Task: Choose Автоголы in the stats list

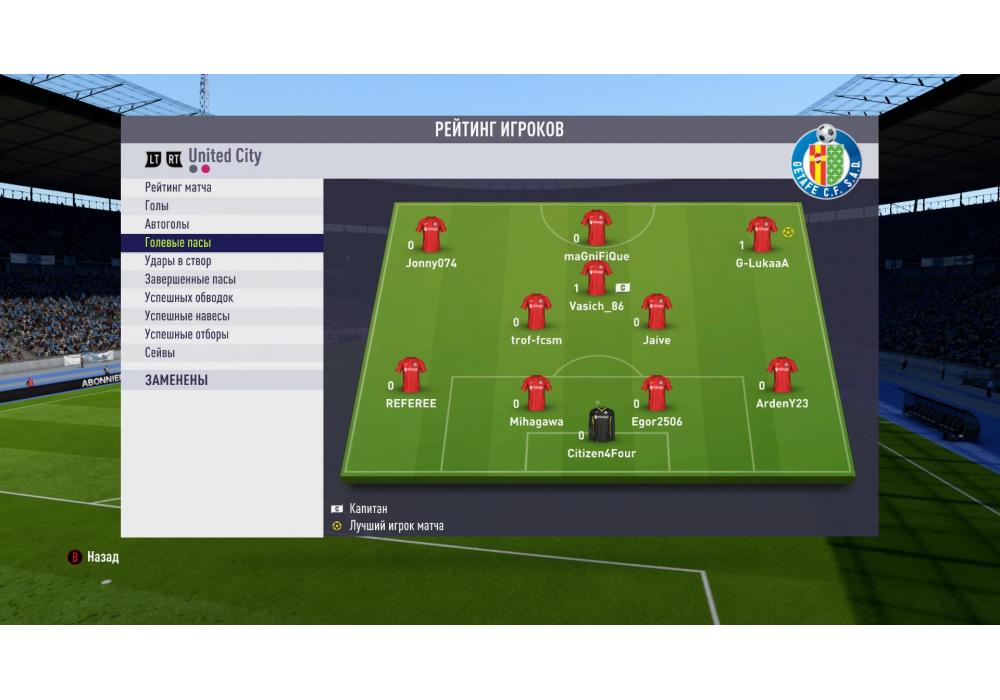Action: [167, 225]
